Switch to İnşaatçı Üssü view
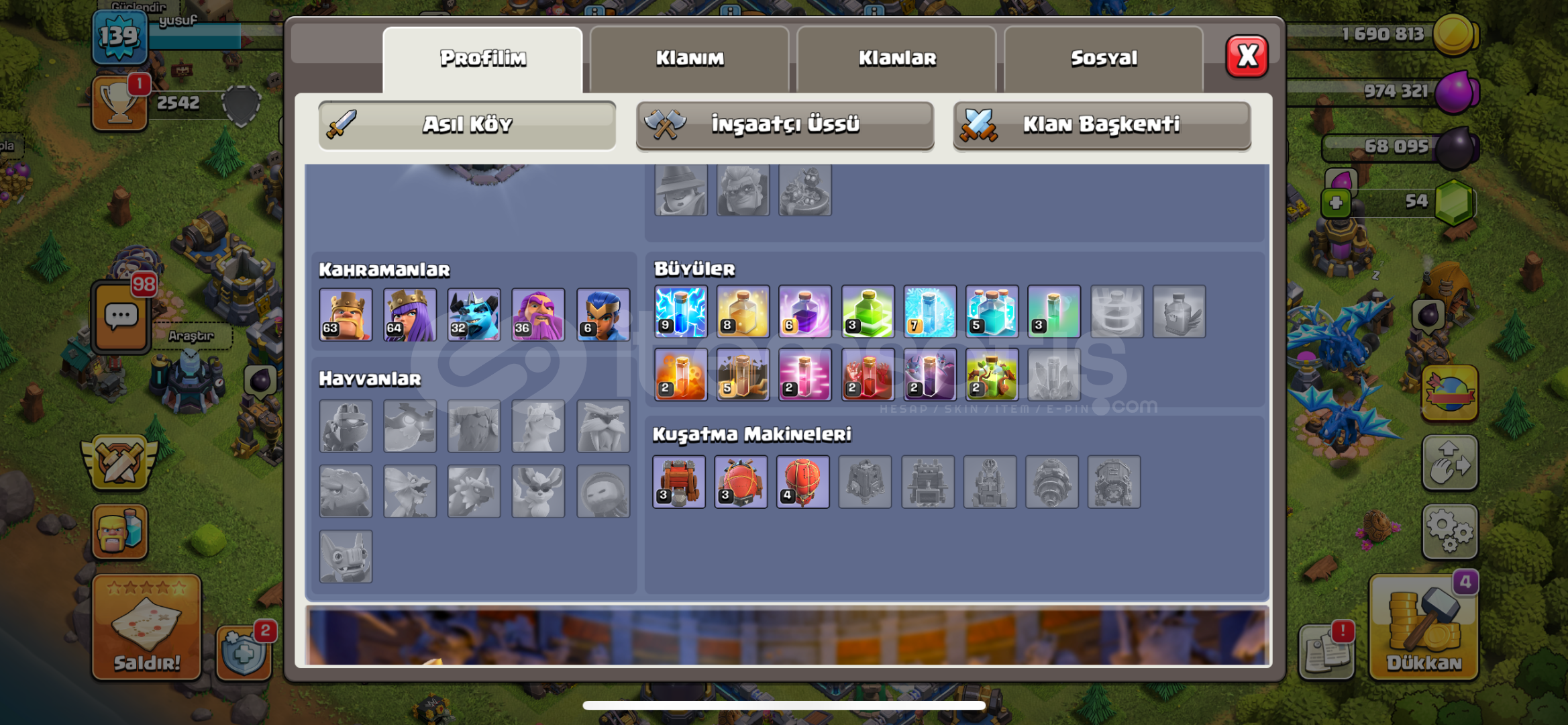1568x725 pixels. 784,125
